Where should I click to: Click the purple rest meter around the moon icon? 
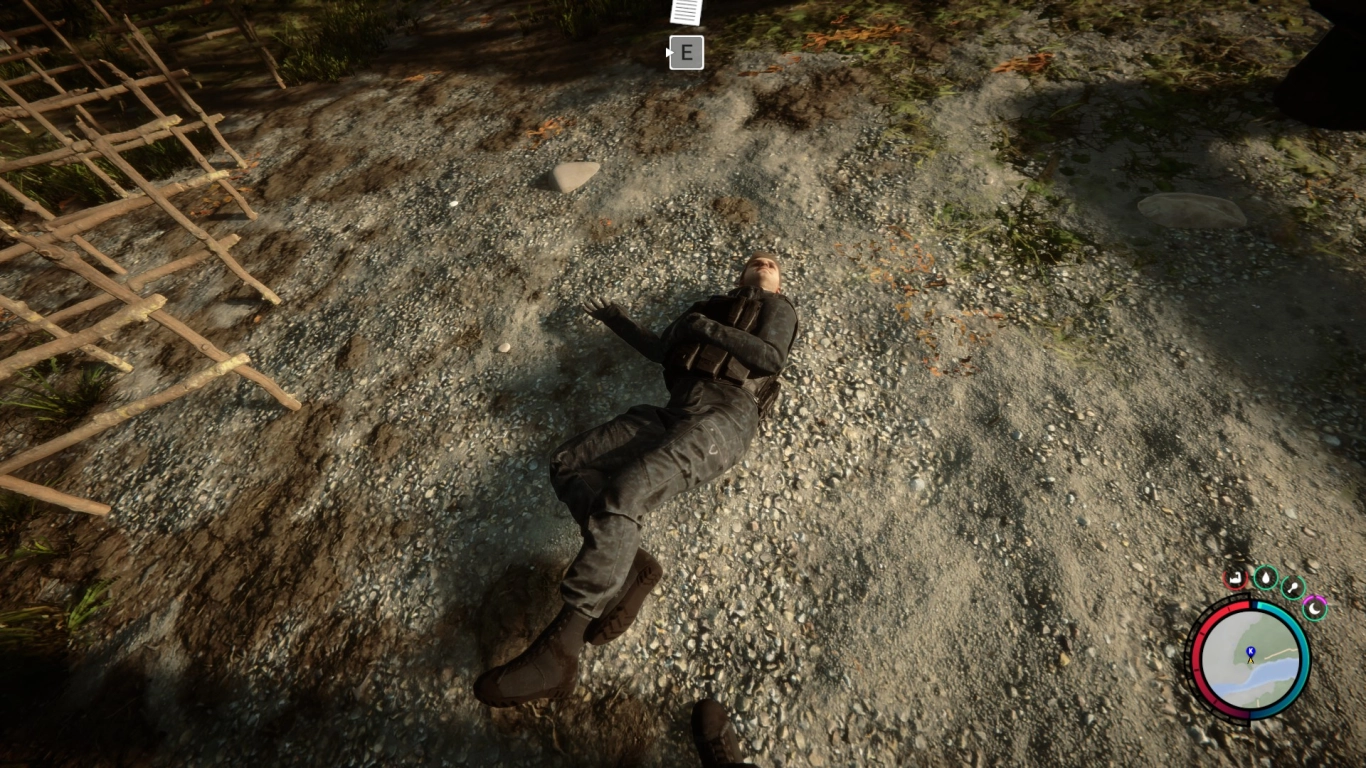pyautogui.click(x=1315, y=596)
